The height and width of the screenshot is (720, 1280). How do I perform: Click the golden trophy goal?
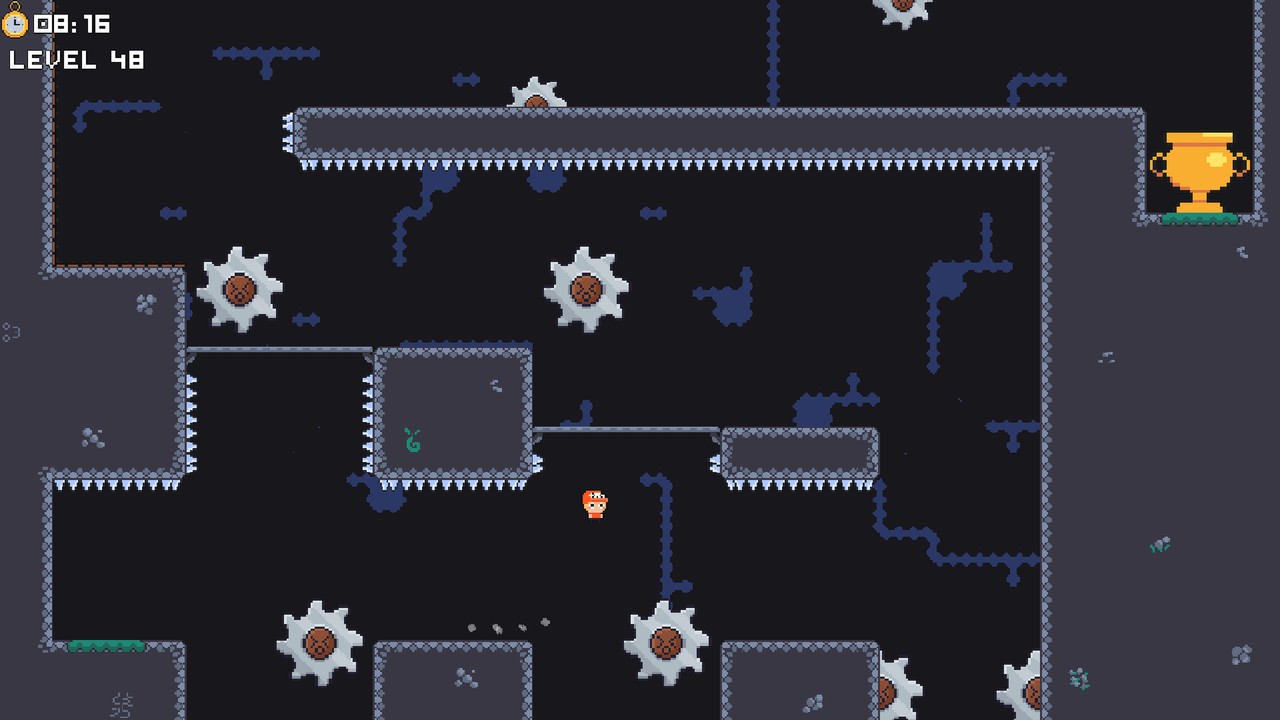tap(1198, 165)
